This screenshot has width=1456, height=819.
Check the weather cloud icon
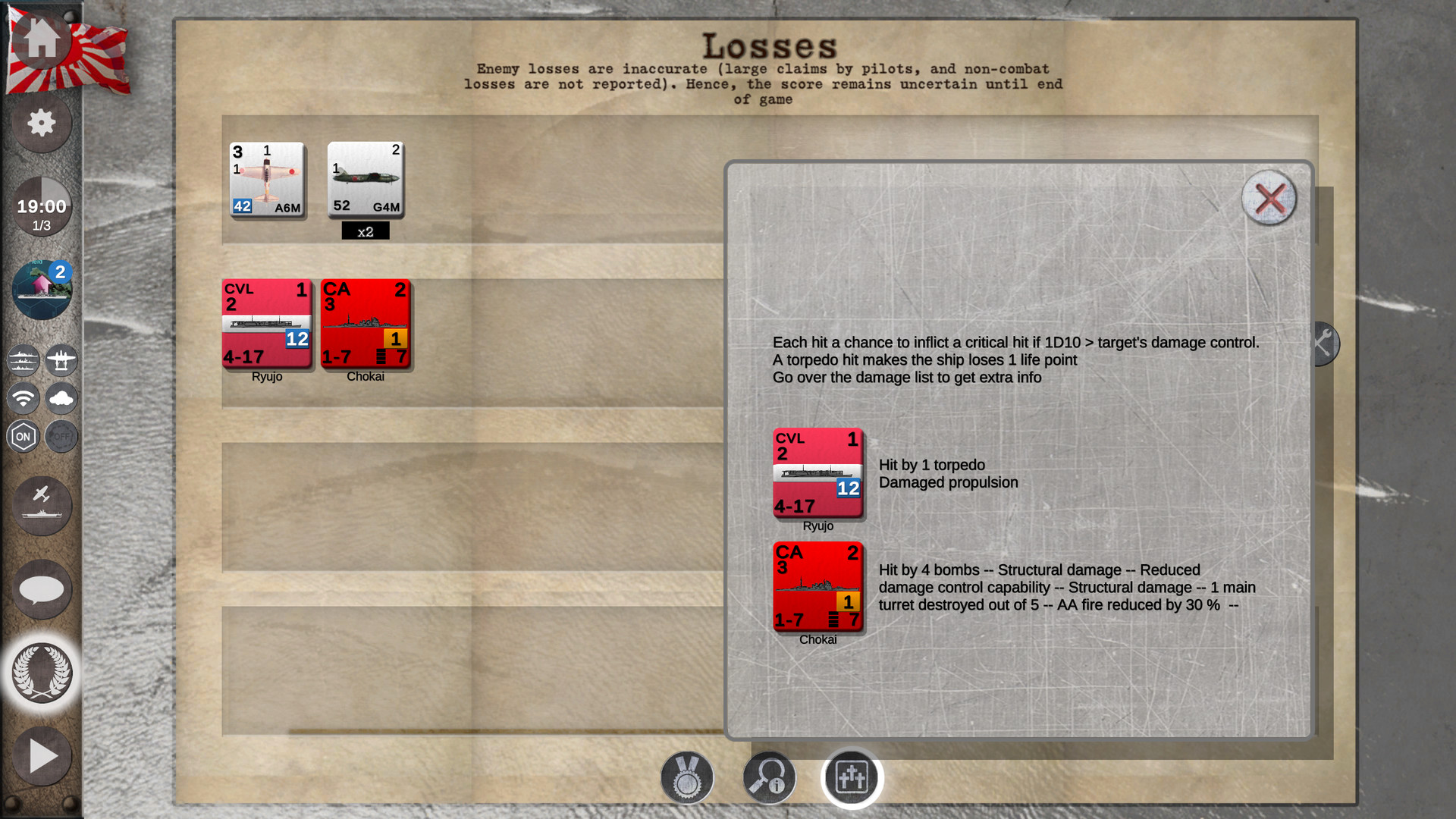point(61,398)
